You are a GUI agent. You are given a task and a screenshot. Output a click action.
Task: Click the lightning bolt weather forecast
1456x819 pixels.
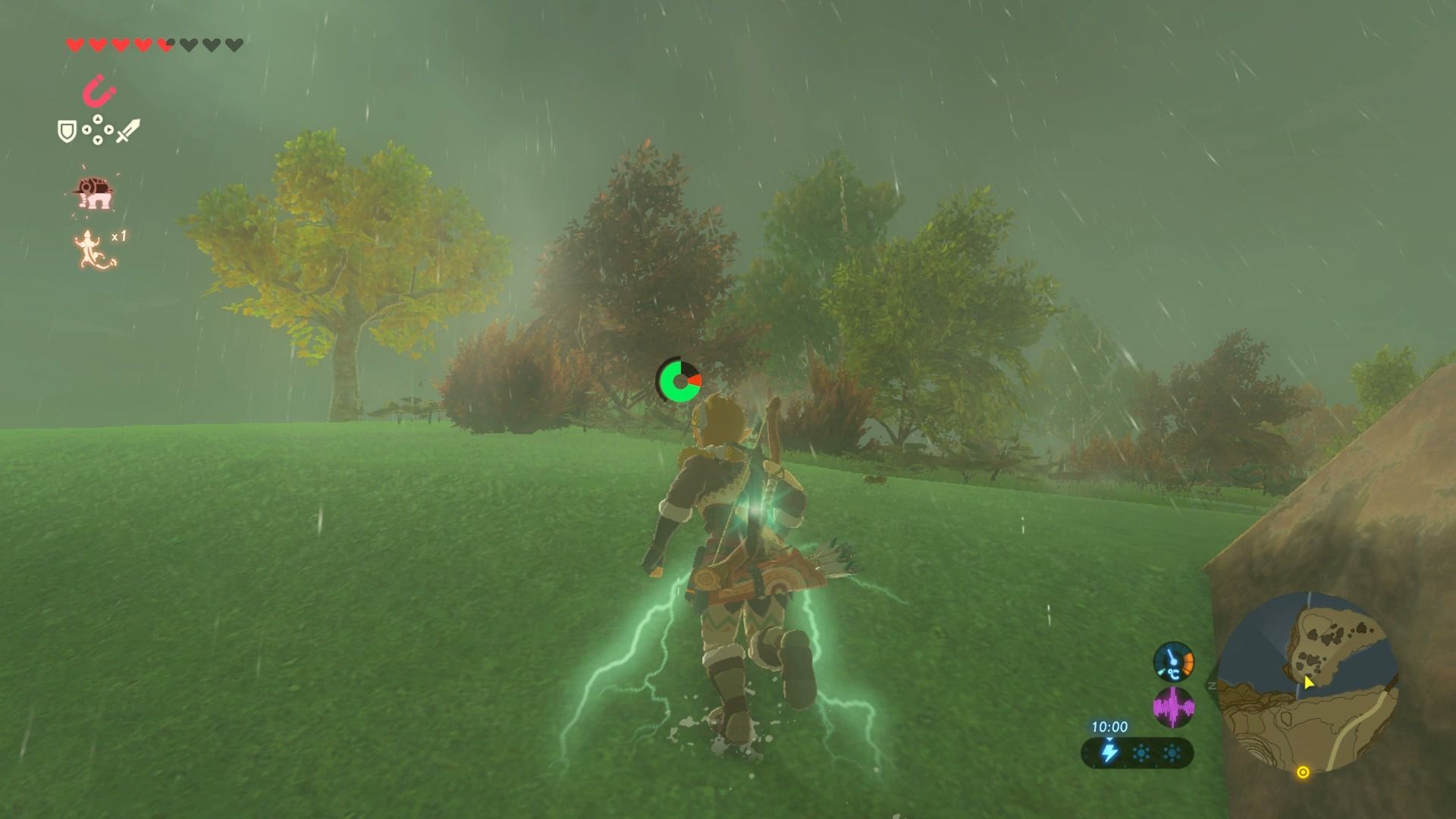pos(1109,753)
